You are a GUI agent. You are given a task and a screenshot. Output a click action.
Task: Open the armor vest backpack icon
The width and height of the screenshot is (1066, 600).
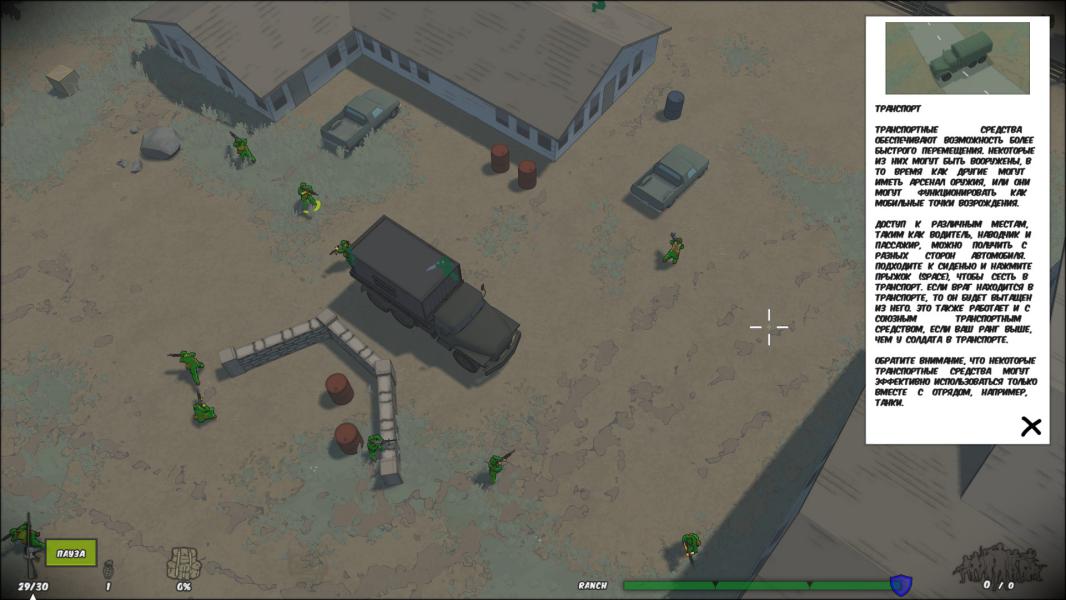tap(184, 563)
